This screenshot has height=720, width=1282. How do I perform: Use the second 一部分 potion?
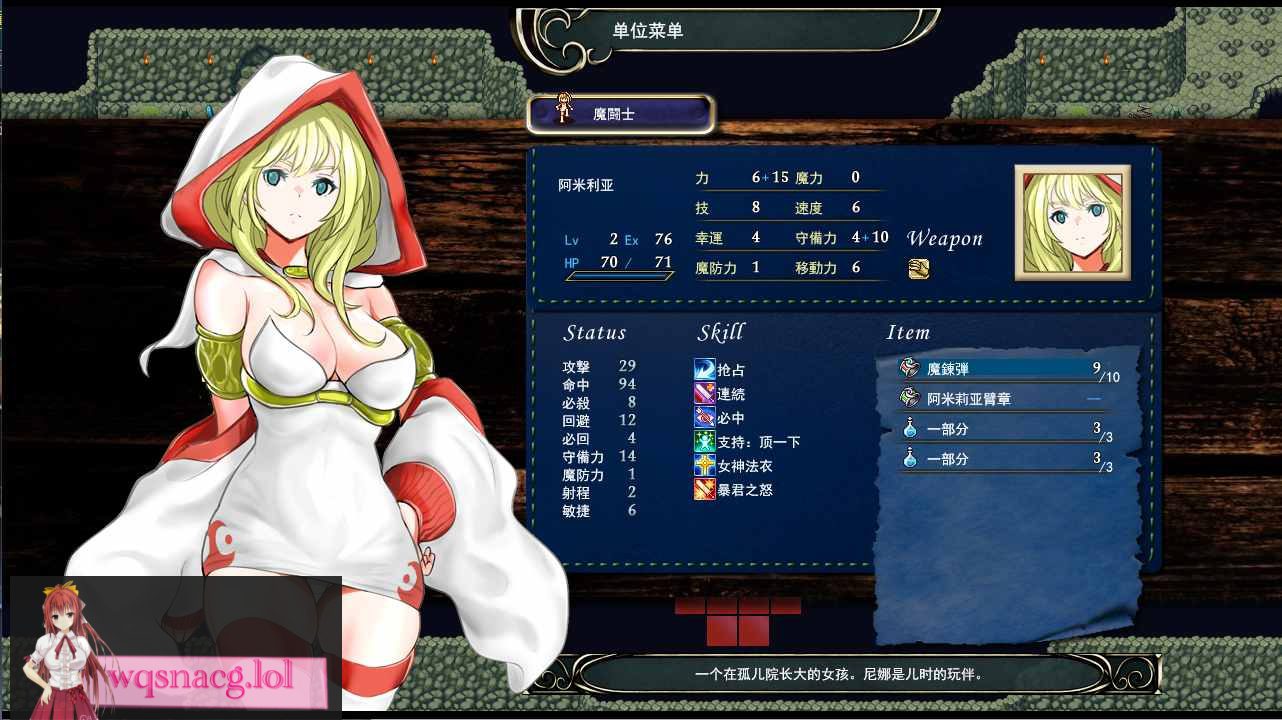click(908, 460)
